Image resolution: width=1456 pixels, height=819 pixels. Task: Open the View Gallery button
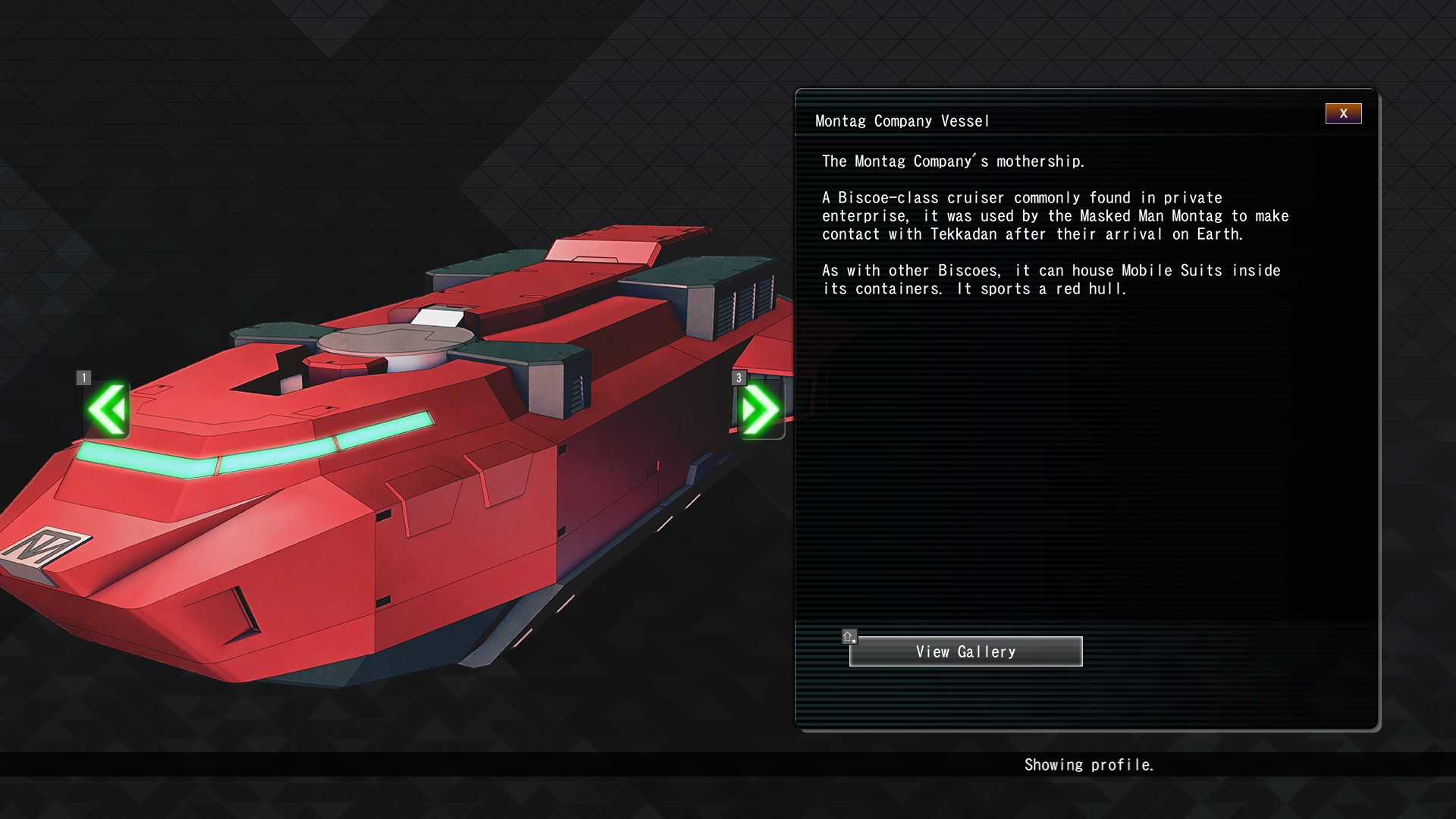pos(965,651)
